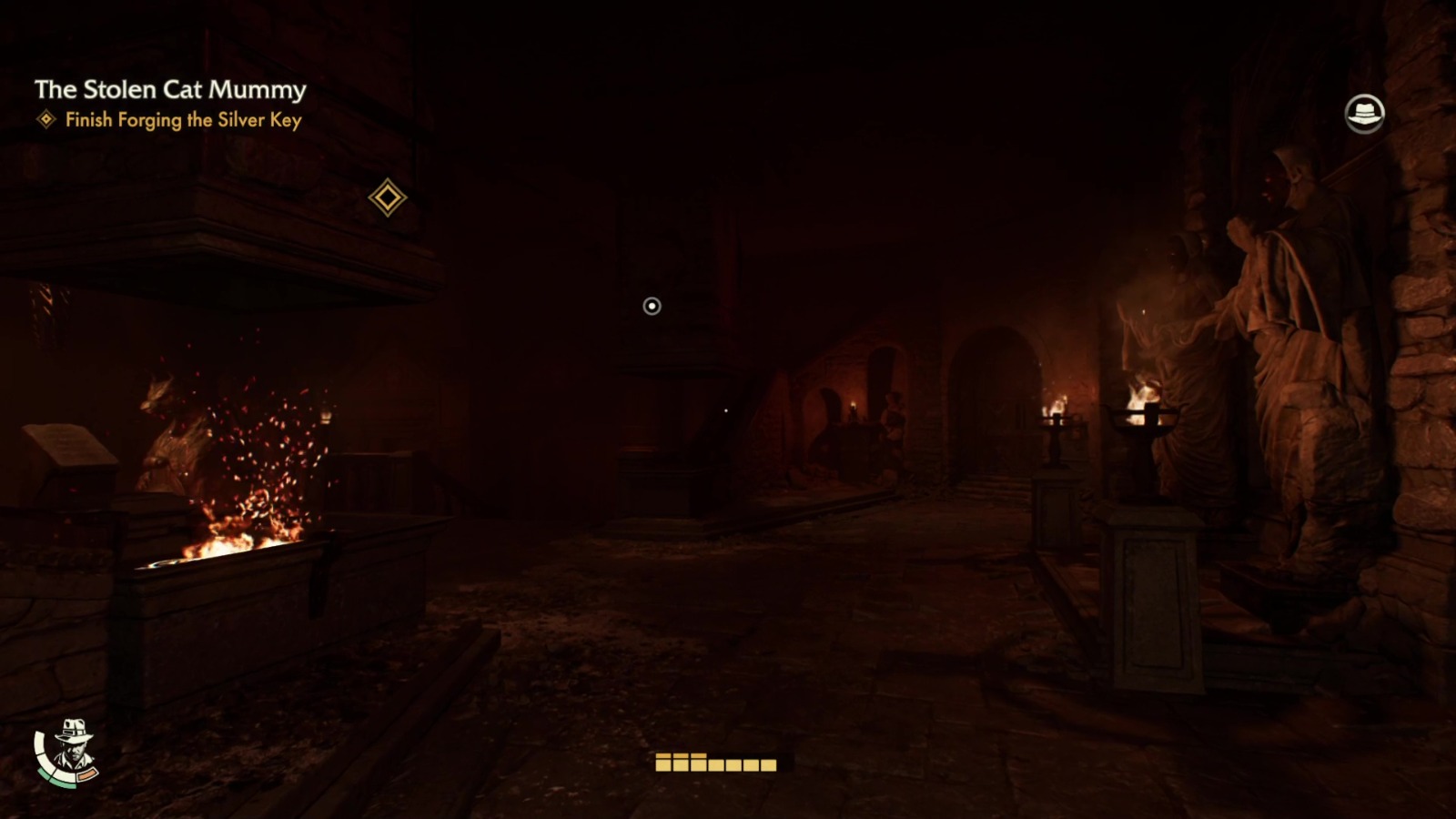Expand the quest title The Stolen Cat Mummy
Viewport: 1456px width, 819px height.
point(171,89)
